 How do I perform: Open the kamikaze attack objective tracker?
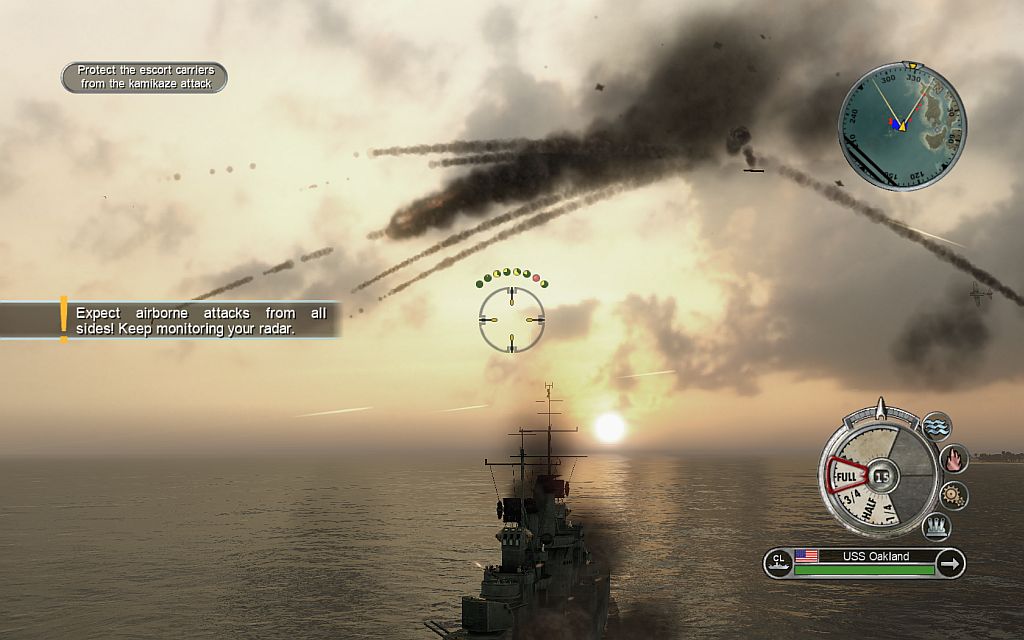(x=145, y=77)
